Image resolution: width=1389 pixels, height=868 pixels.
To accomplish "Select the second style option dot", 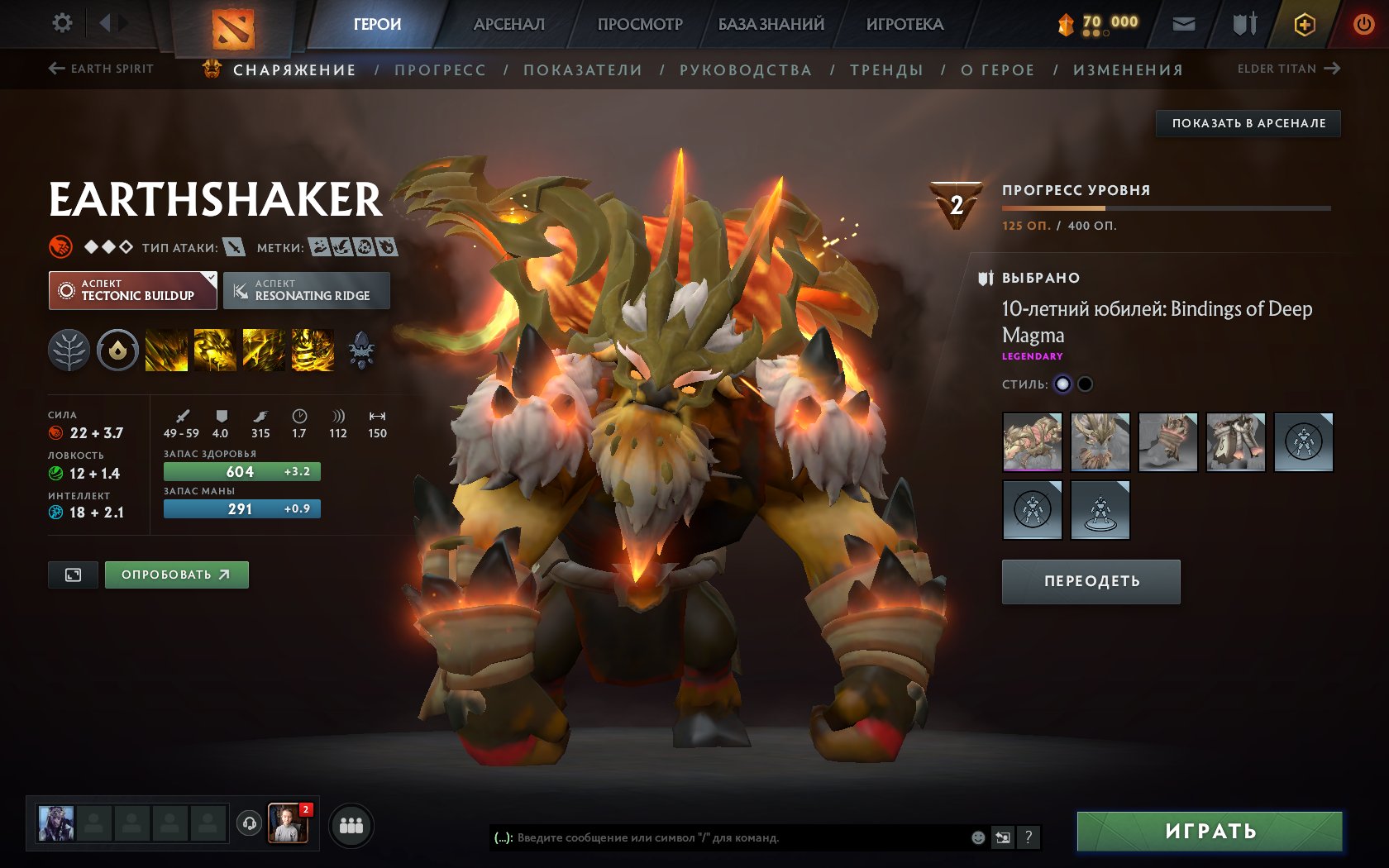I will pyautogui.click(x=1086, y=384).
